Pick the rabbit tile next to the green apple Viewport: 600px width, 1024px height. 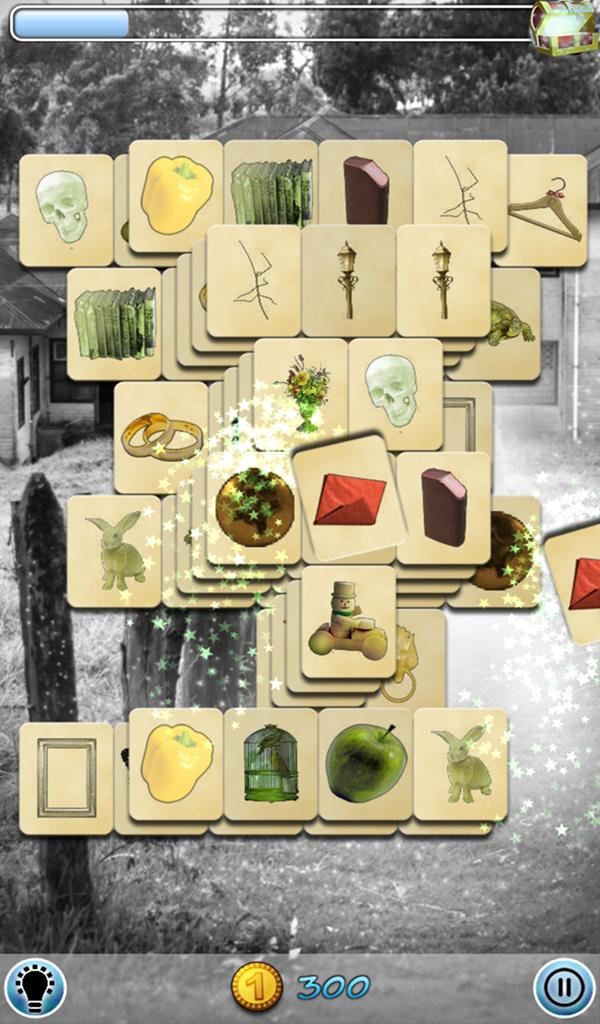point(460,762)
